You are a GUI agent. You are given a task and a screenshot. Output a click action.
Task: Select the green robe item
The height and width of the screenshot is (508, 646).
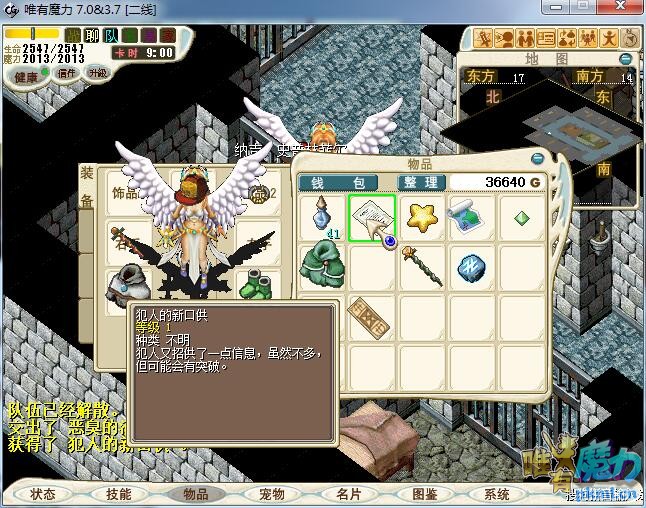point(323,265)
